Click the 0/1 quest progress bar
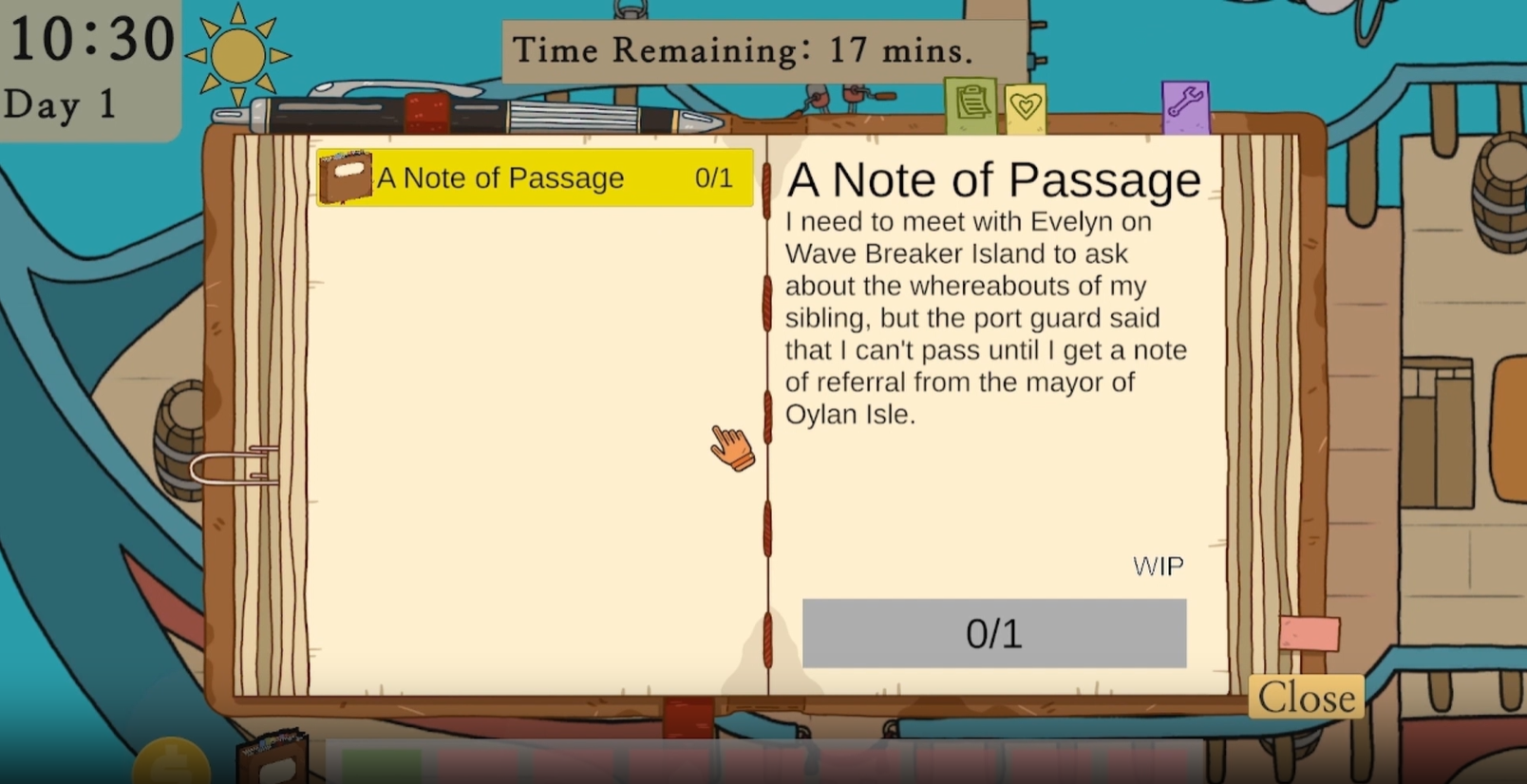This screenshot has height=784, width=1527. coord(994,633)
